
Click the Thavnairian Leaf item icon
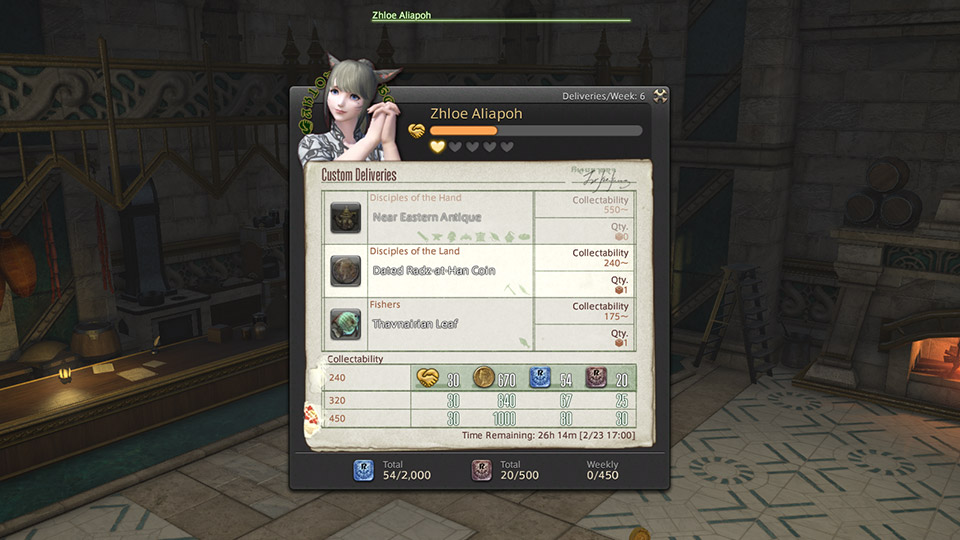(346, 324)
